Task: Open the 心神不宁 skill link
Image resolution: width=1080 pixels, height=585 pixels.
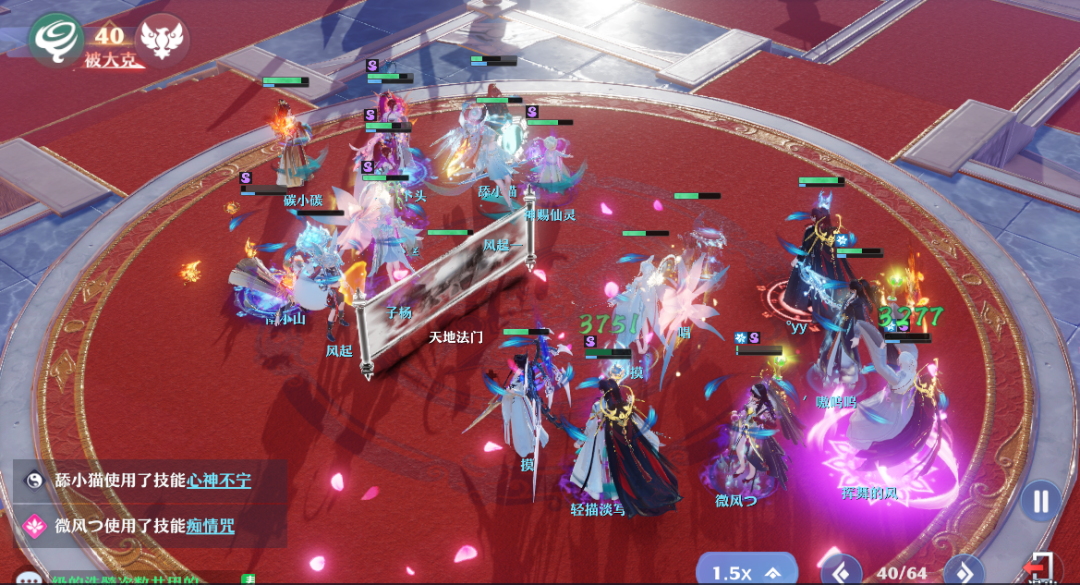Action: tap(218, 481)
